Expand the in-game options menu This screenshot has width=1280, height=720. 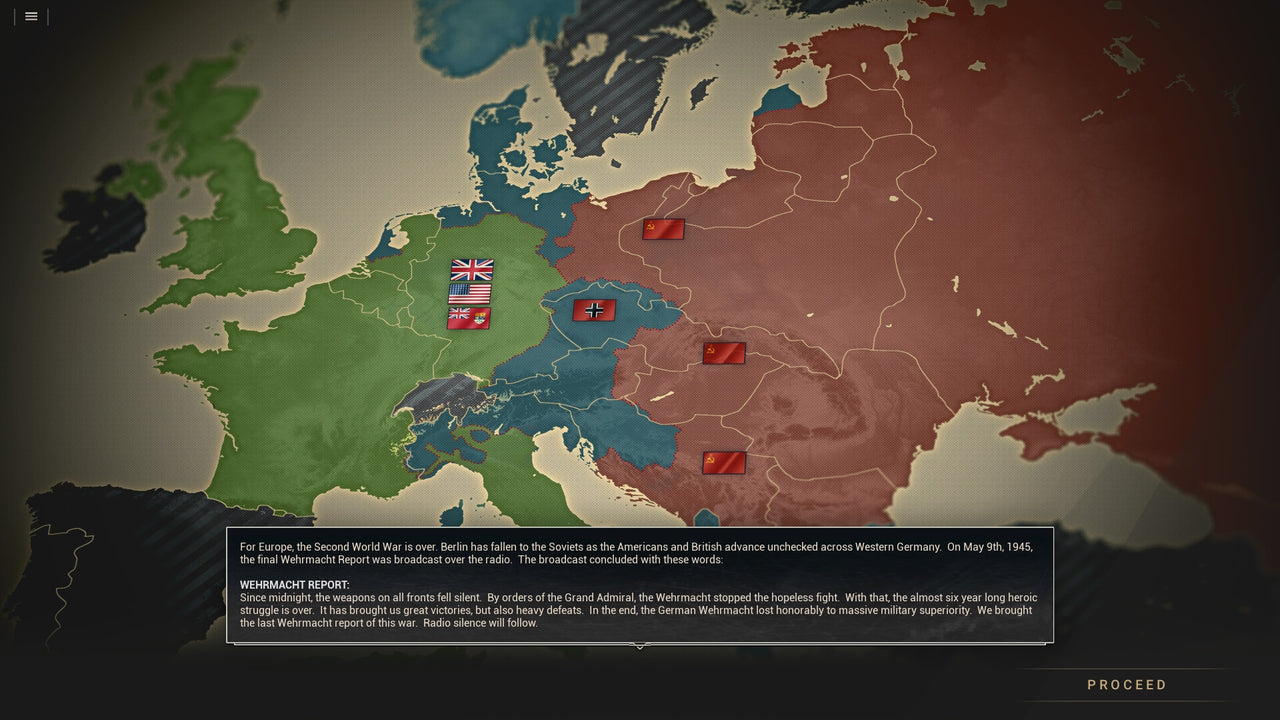point(30,16)
